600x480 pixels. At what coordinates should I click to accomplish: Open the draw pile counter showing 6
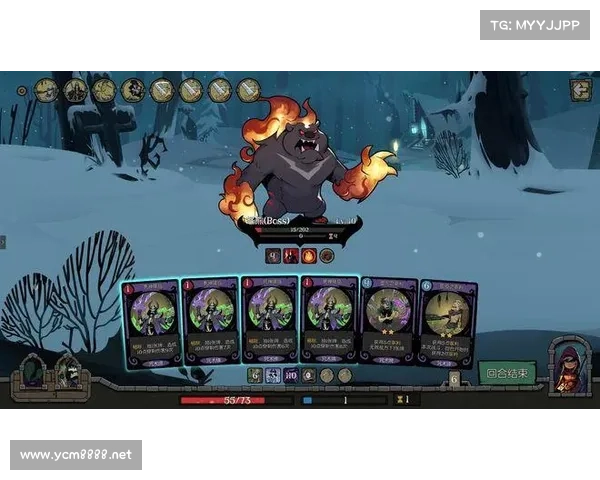tap(454, 379)
